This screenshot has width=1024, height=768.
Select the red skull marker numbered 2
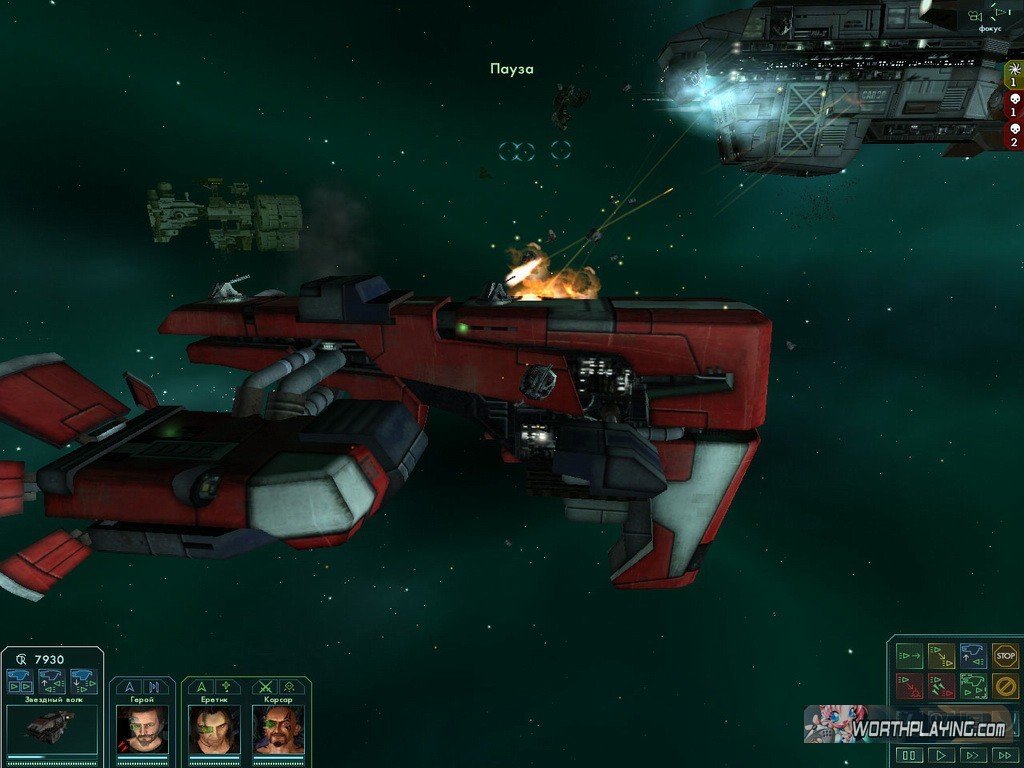tap(1013, 134)
